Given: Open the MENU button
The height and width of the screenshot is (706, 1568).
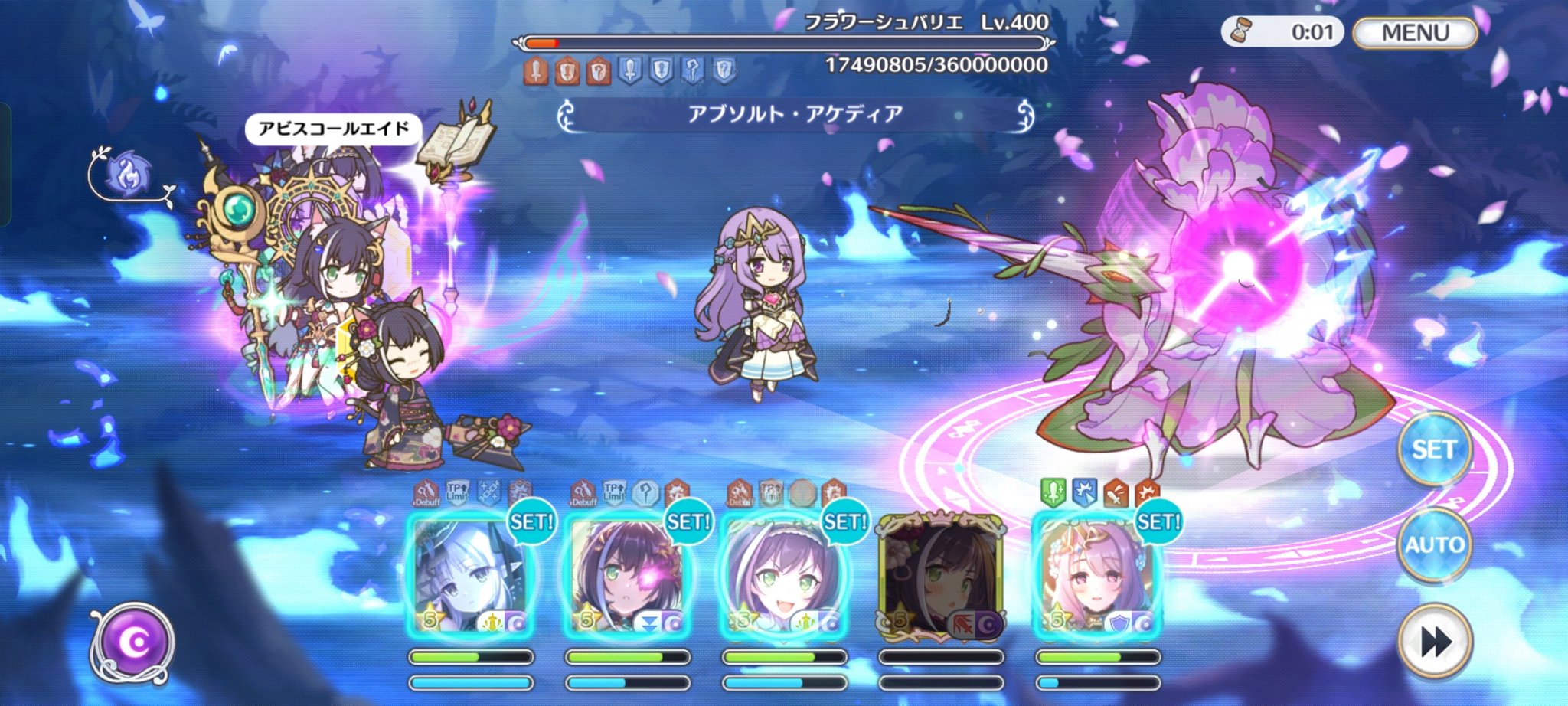Looking at the screenshot, I should 1415,33.
